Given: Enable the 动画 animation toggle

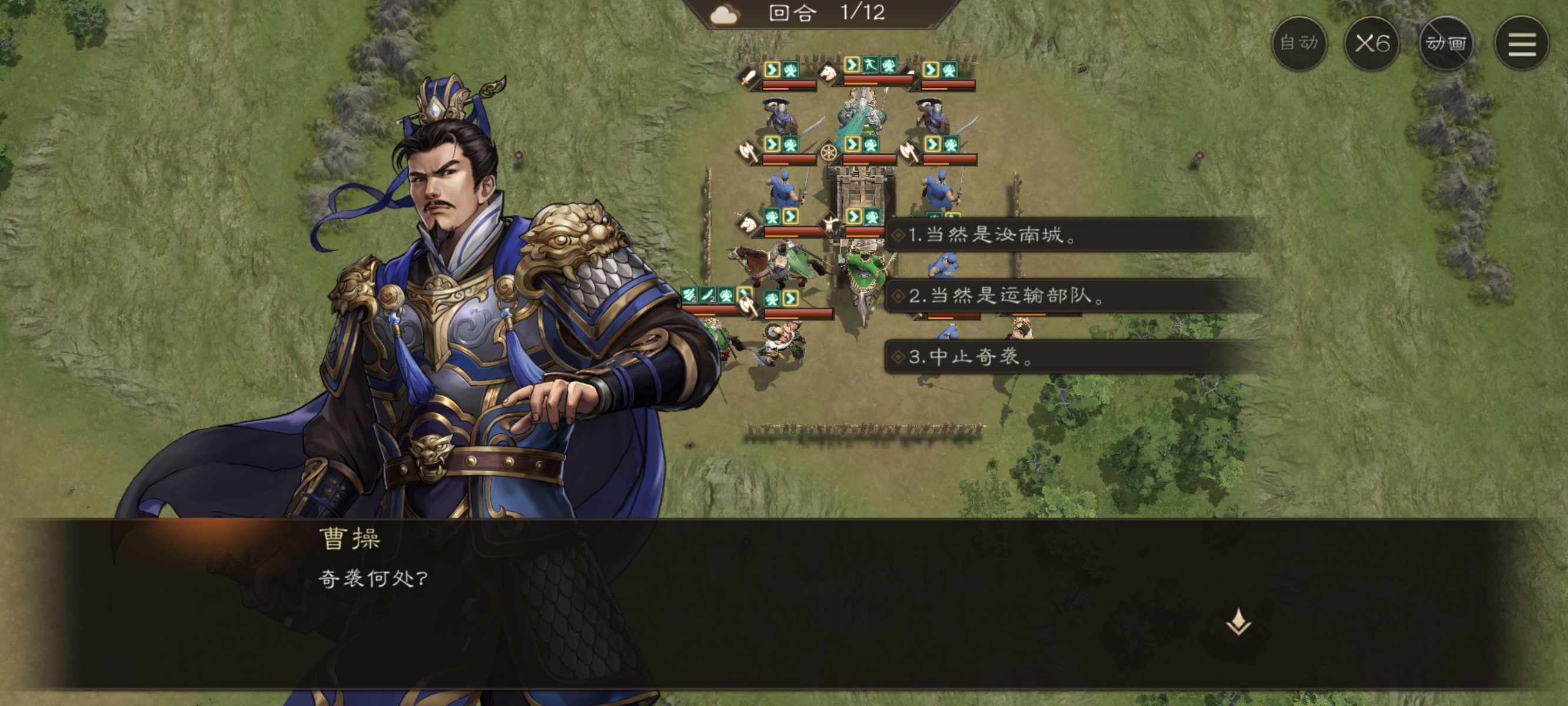Looking at the screenshot, I should (1446, 45).
